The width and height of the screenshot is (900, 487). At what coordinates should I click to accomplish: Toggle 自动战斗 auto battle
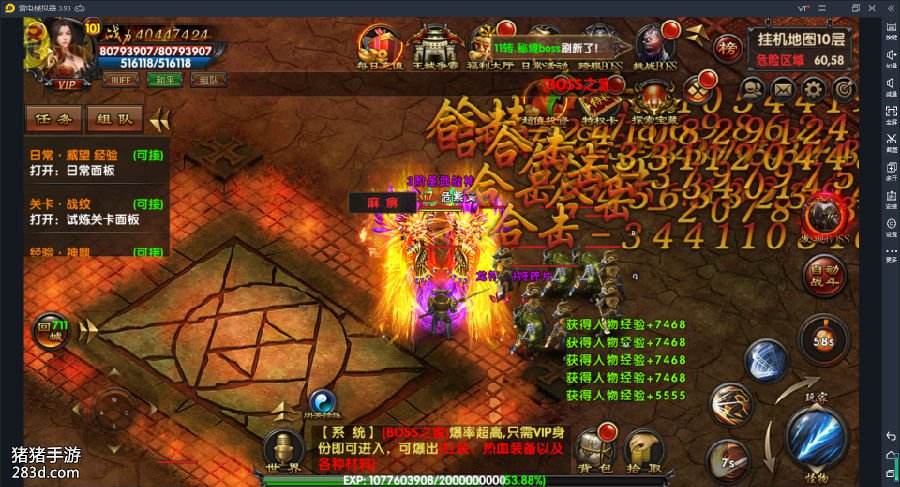click(x=824, y=272)
